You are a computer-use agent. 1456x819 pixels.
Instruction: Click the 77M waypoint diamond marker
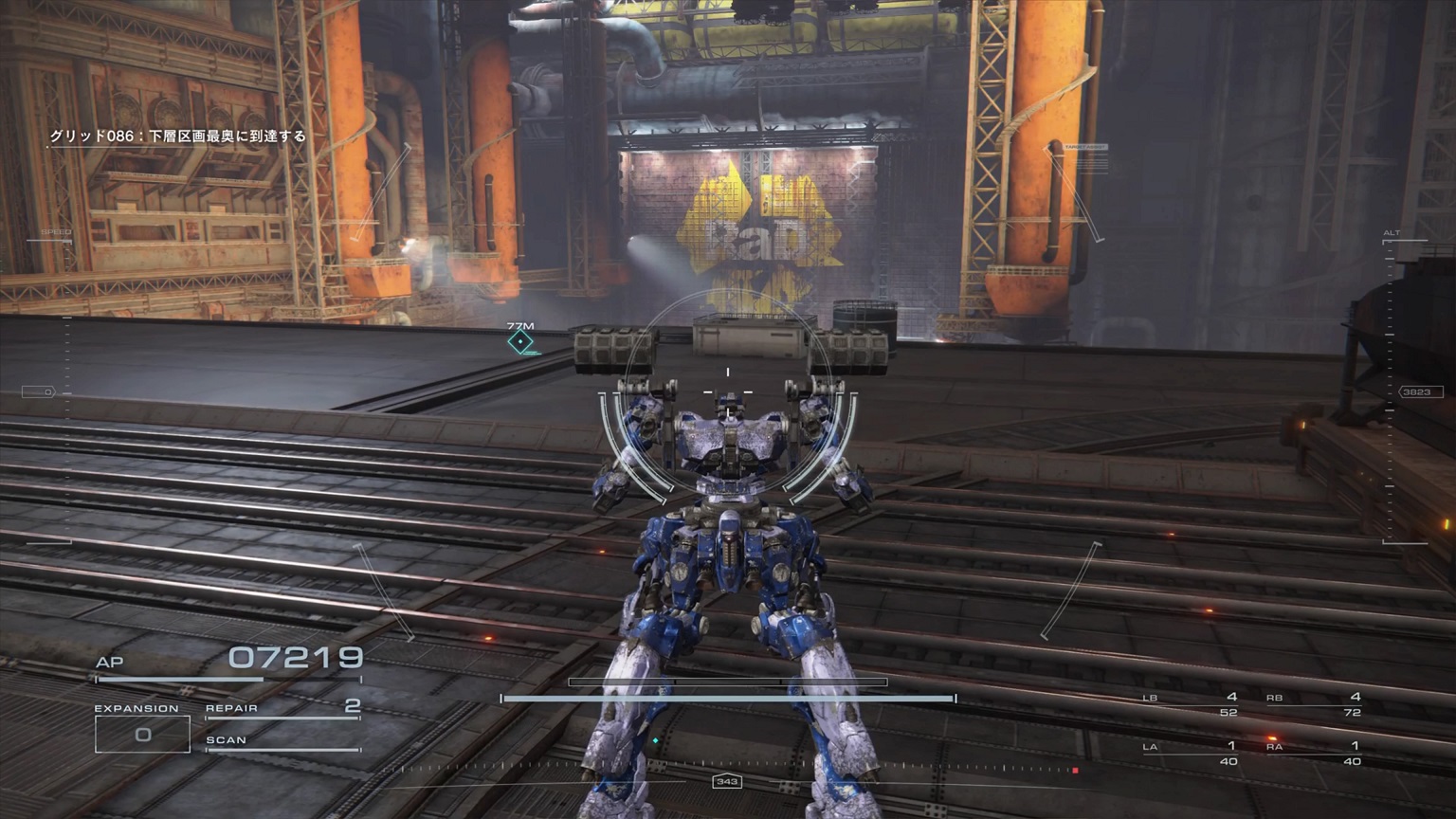point(519,341)
